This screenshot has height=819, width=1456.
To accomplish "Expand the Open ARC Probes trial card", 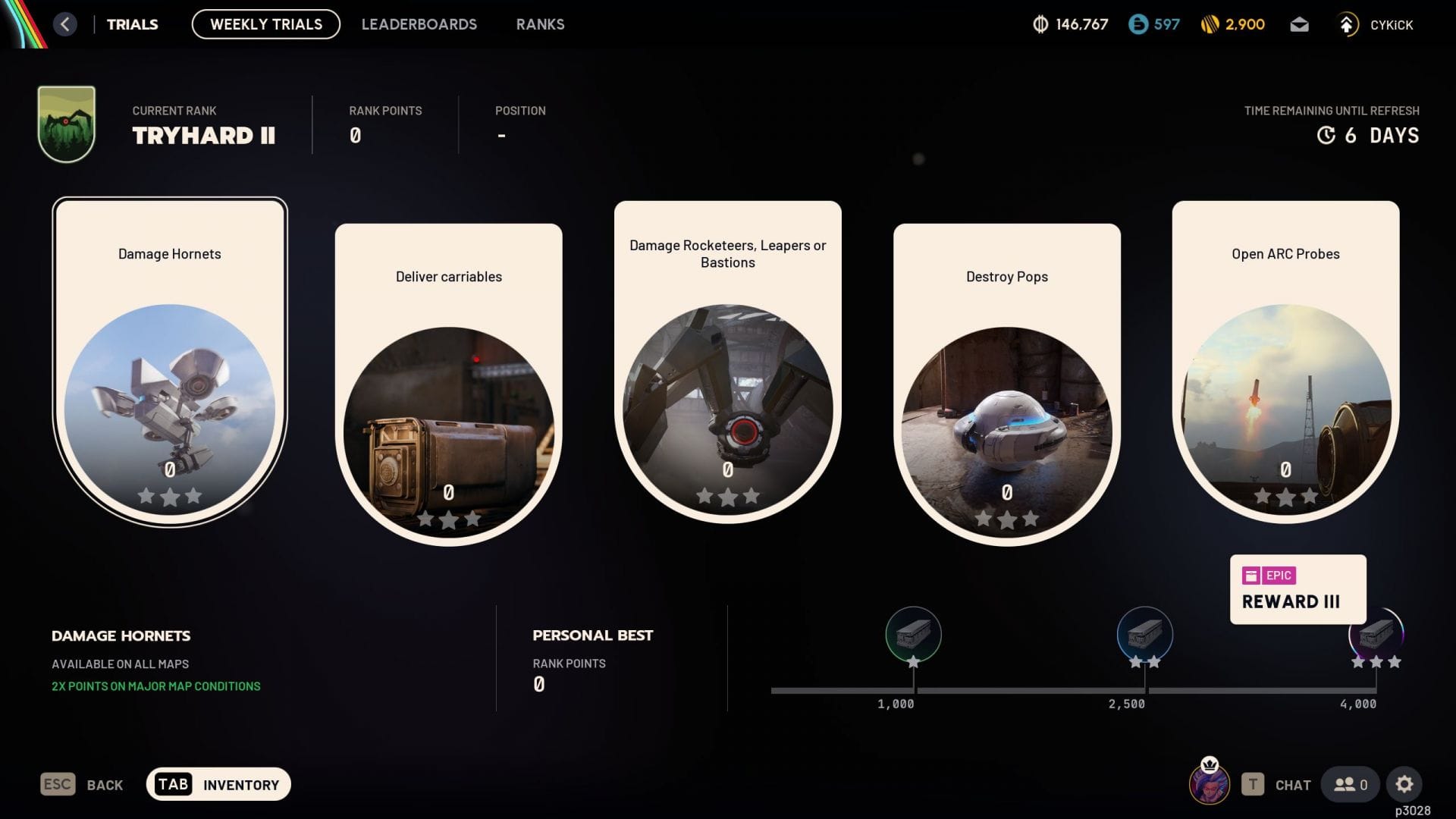I will pos(1286,356).
